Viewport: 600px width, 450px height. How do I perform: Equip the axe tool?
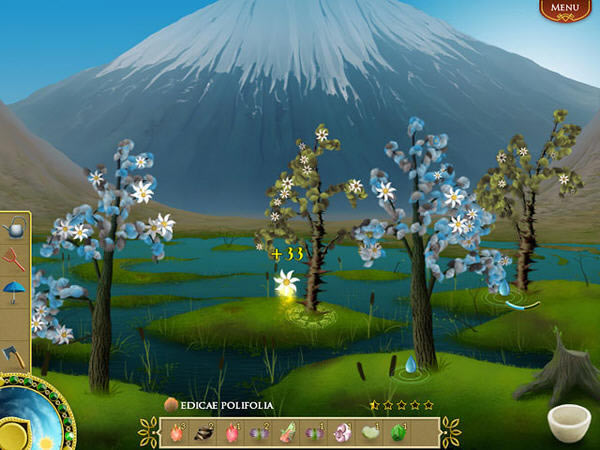tap(14, 355)
